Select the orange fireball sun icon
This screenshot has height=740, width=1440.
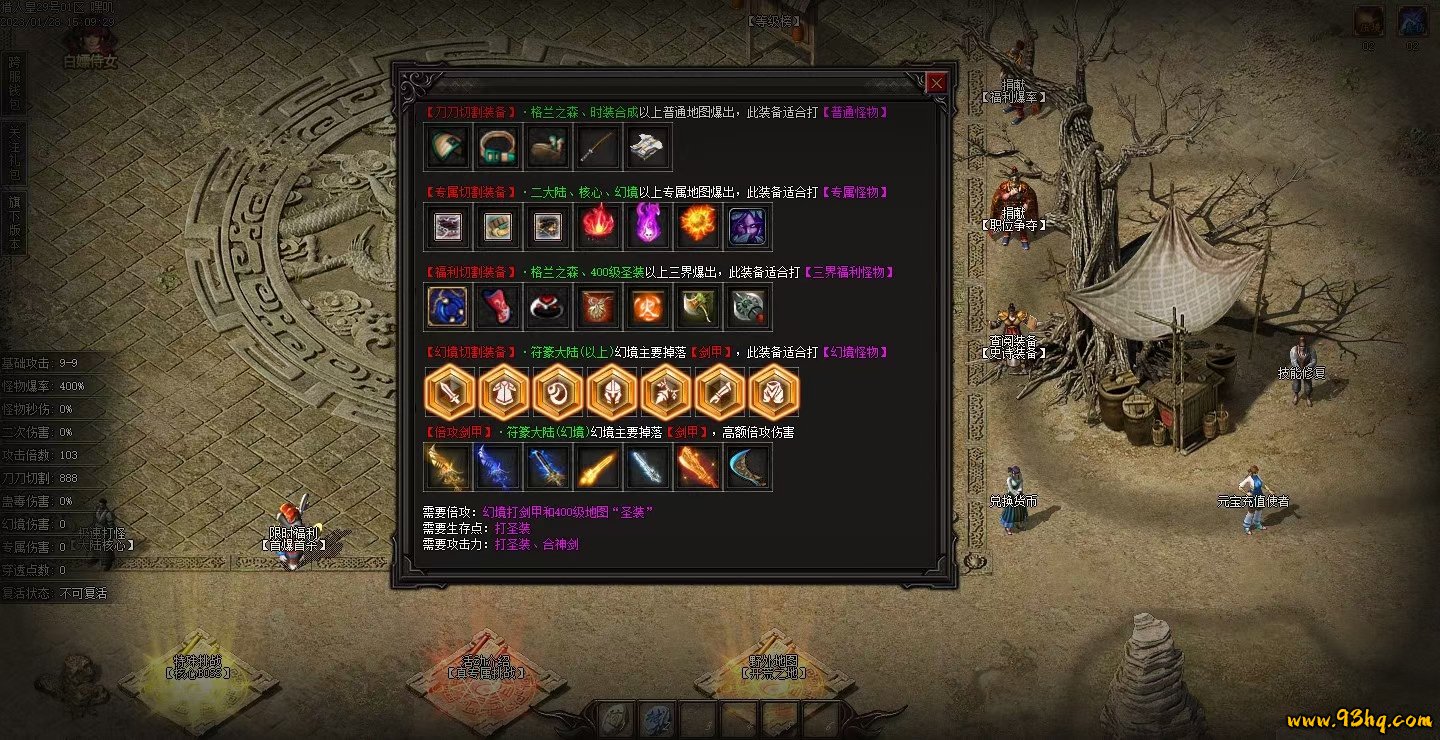[x=698, y=226]
